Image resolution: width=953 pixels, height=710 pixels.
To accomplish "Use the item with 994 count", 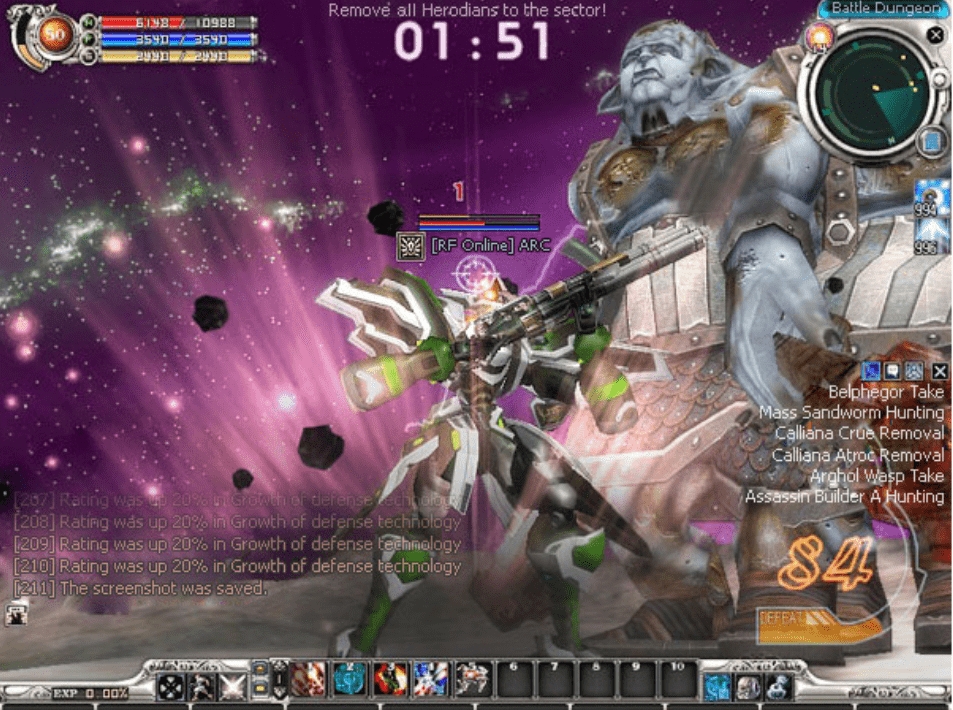I will 932,197.
